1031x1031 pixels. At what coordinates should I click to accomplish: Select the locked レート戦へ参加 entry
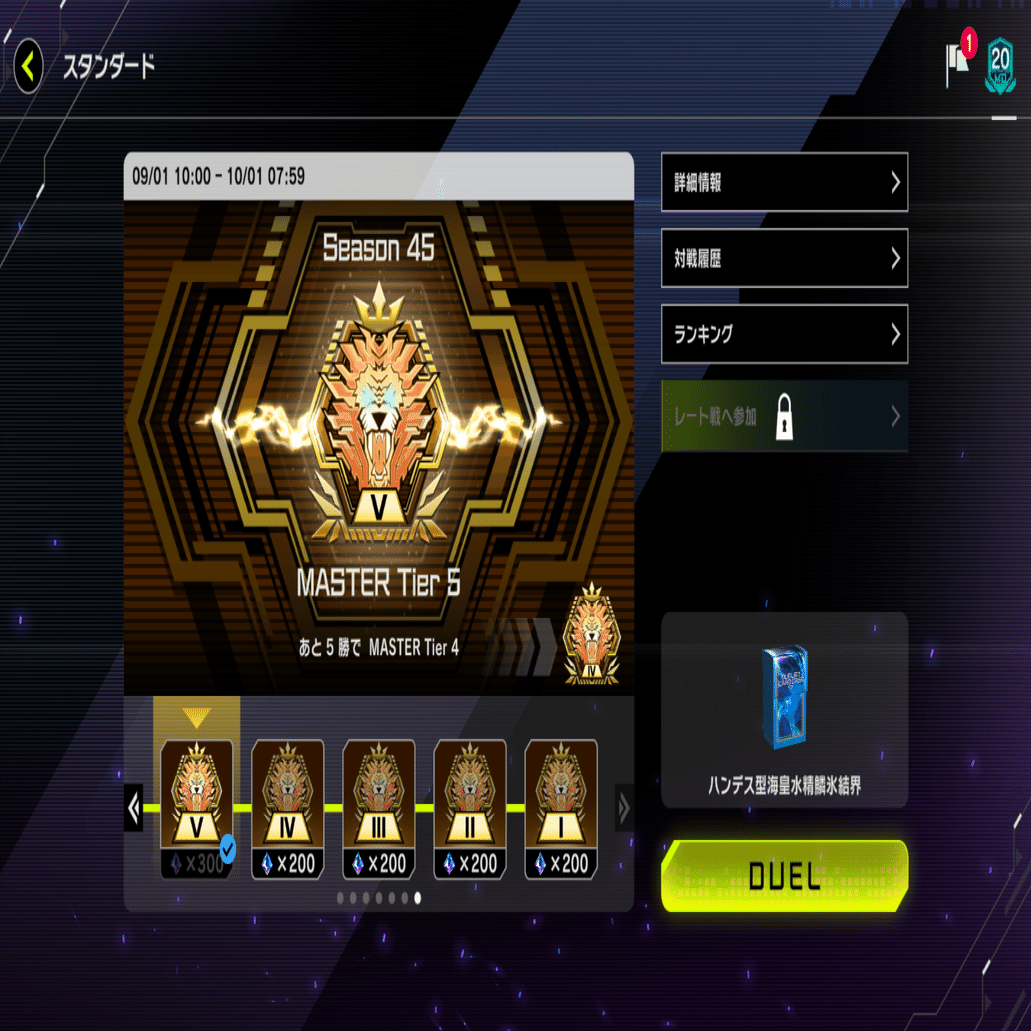pyautogui.click(x=784, y=416)
